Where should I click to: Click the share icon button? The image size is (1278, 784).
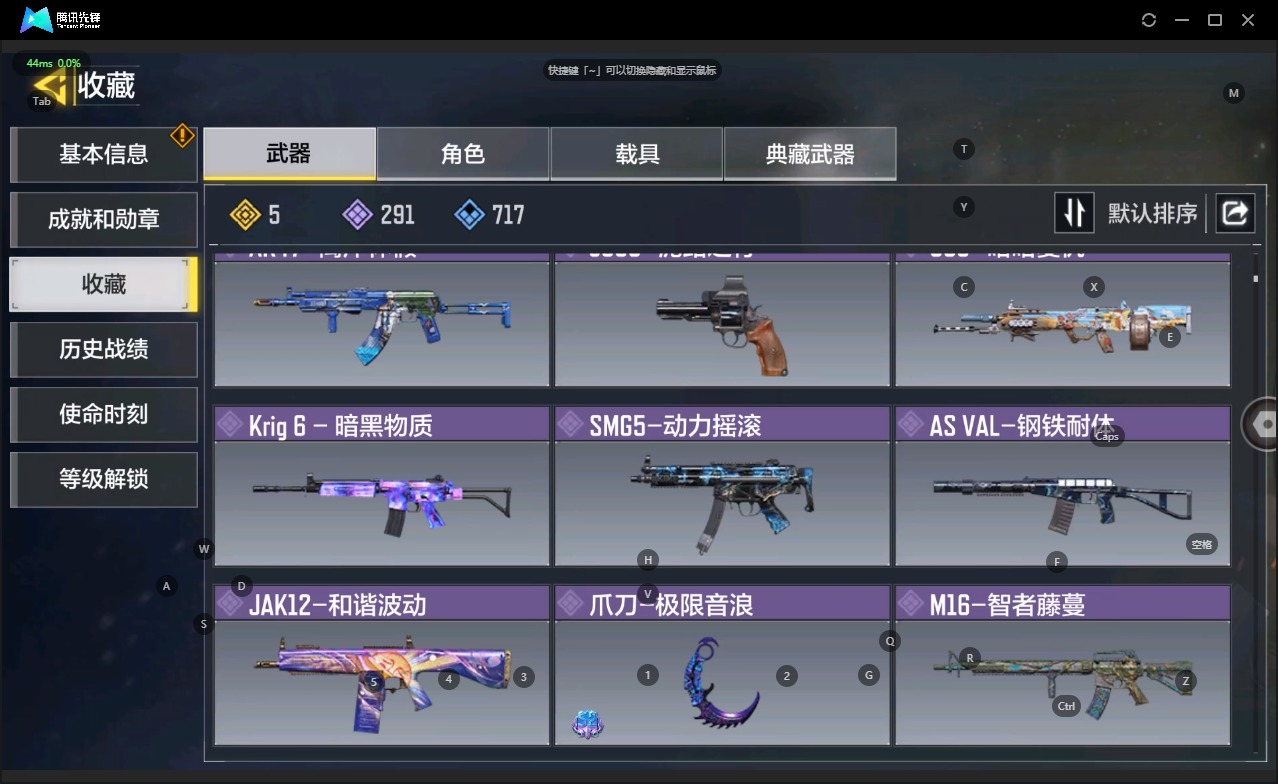tap(1235, 213)
